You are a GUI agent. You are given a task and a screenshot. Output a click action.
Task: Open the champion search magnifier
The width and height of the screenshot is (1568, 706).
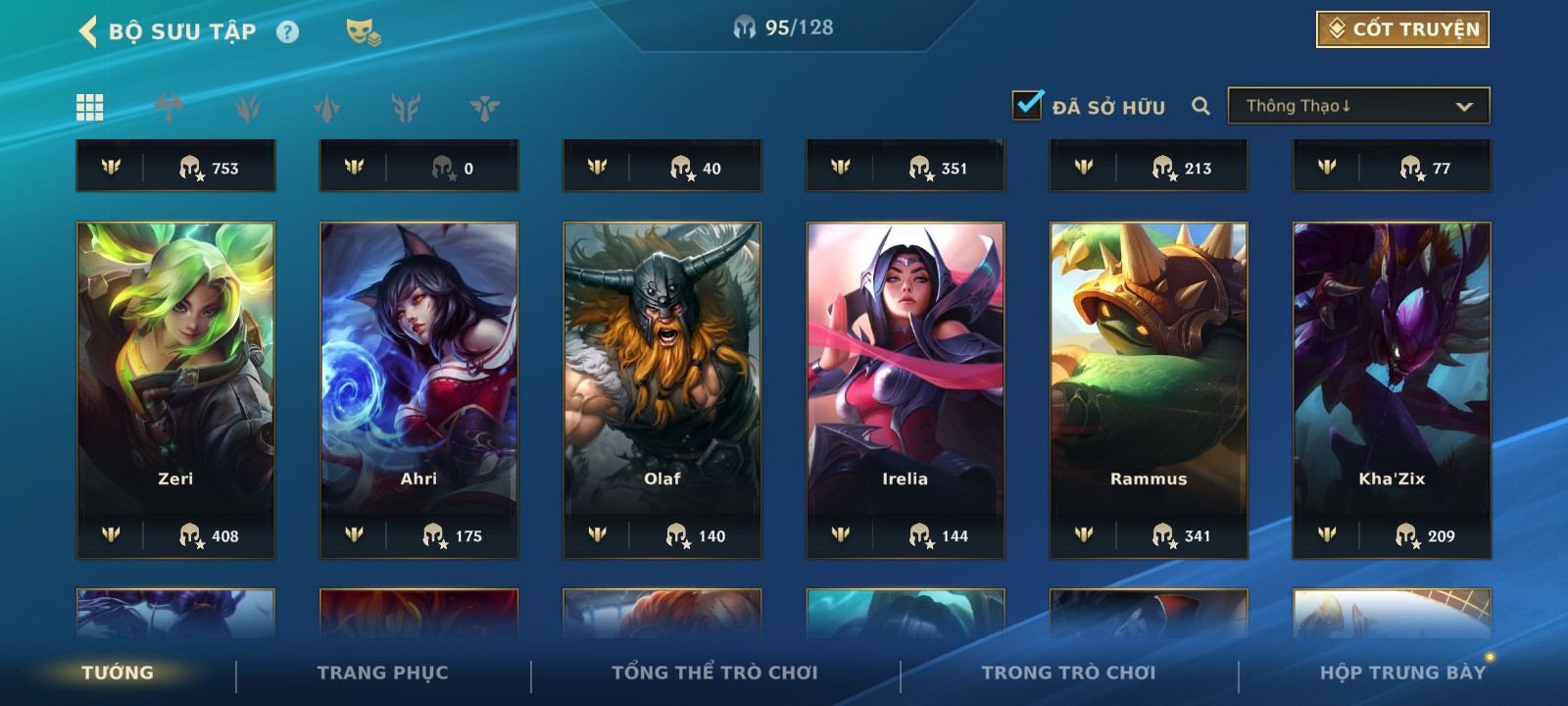pyautogui.click(x=1200, y=106)
